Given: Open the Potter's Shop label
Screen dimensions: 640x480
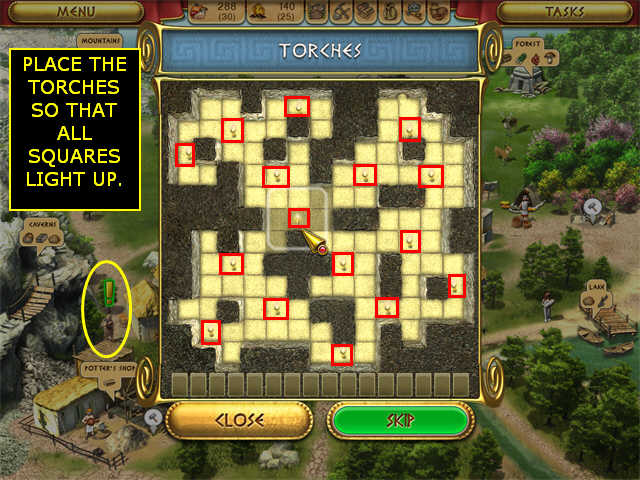Looking at the screenshot, I should pos(107,367).
